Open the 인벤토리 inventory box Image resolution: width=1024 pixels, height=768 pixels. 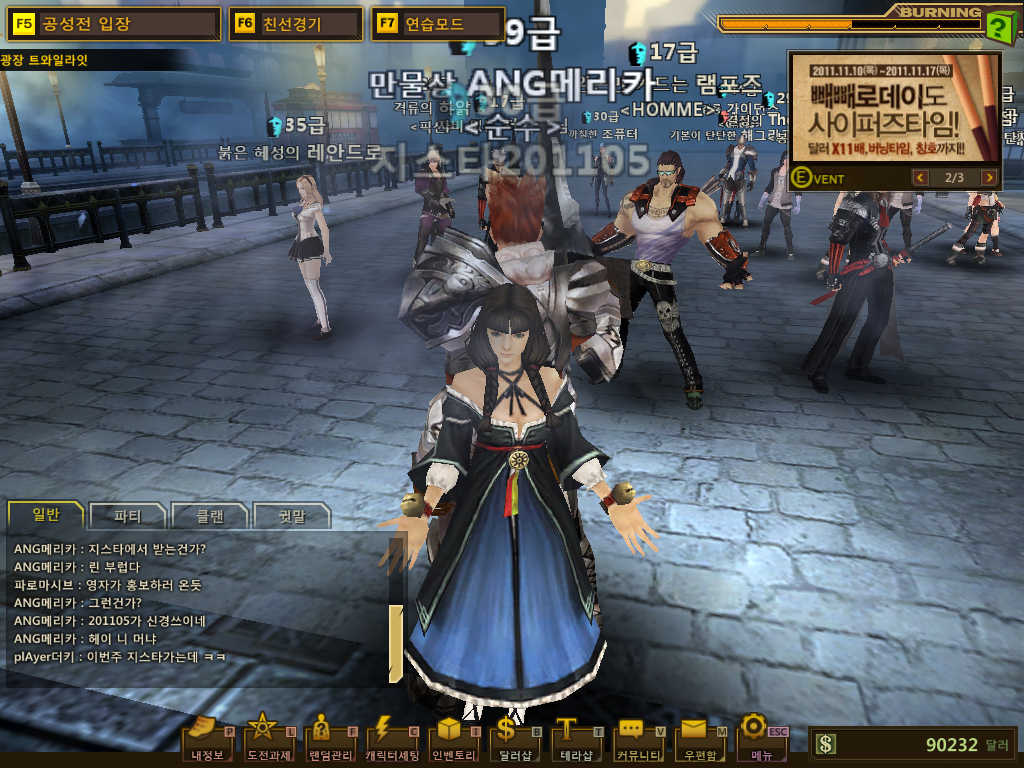454,739
